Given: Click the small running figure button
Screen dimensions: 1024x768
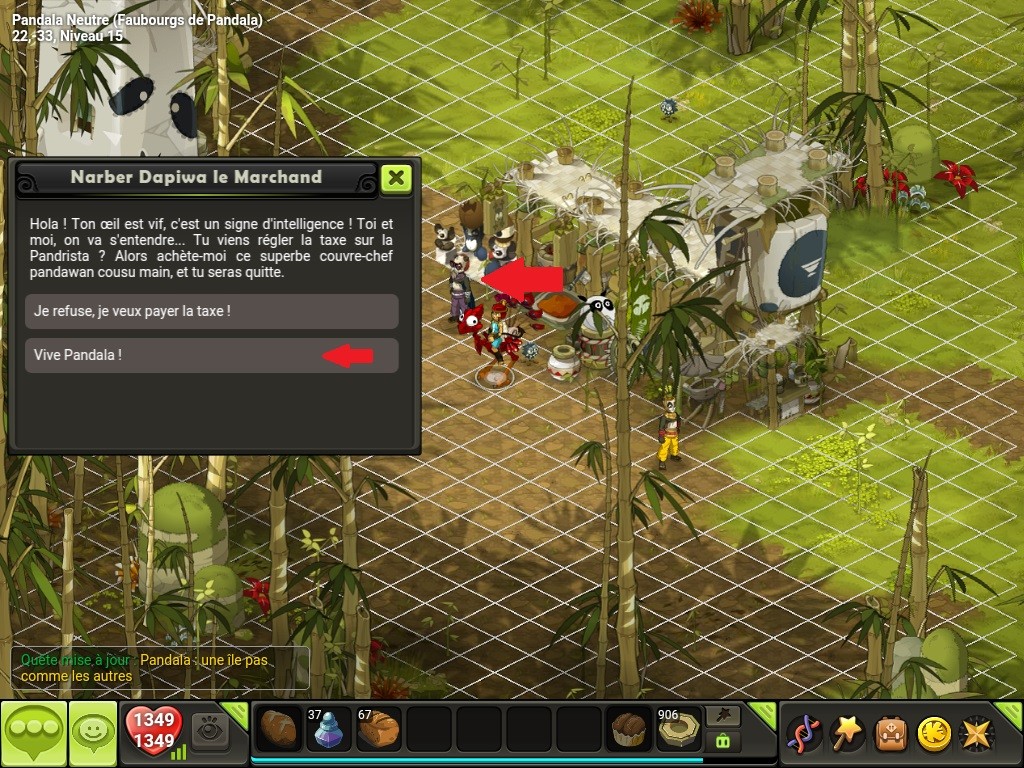Looking at the screenshot, I should tap(722, 715).
